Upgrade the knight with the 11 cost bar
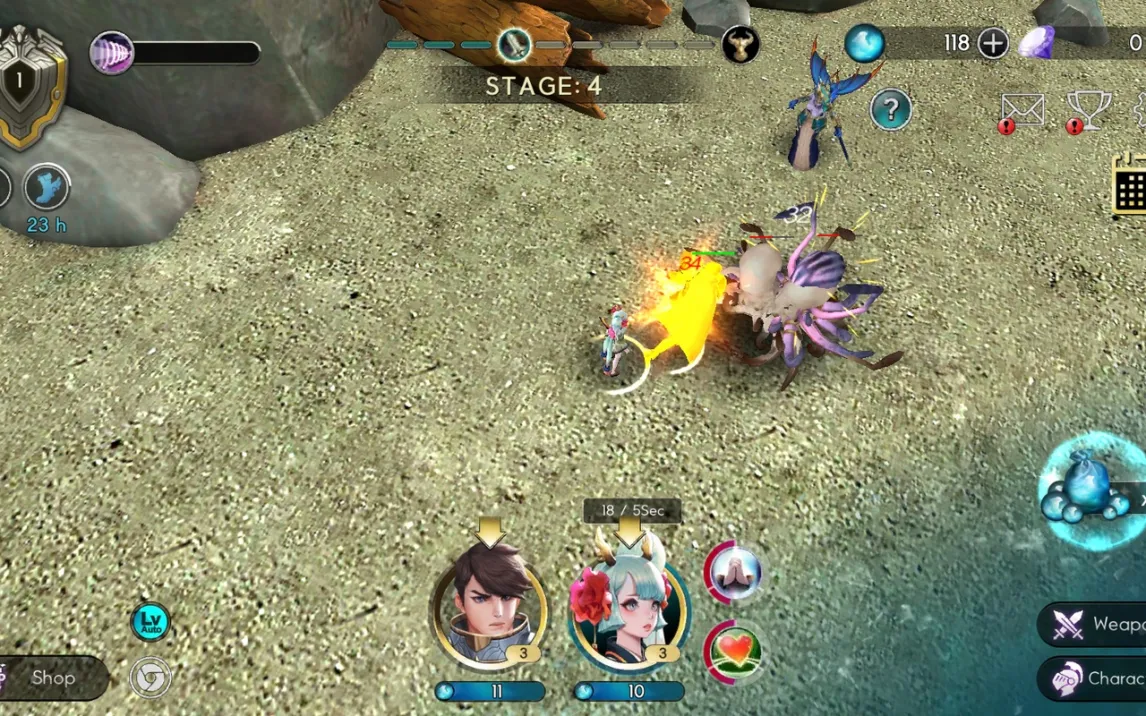Image resolution: width=1146 pixels, height=716 pixels. click(x=490, y=691)
